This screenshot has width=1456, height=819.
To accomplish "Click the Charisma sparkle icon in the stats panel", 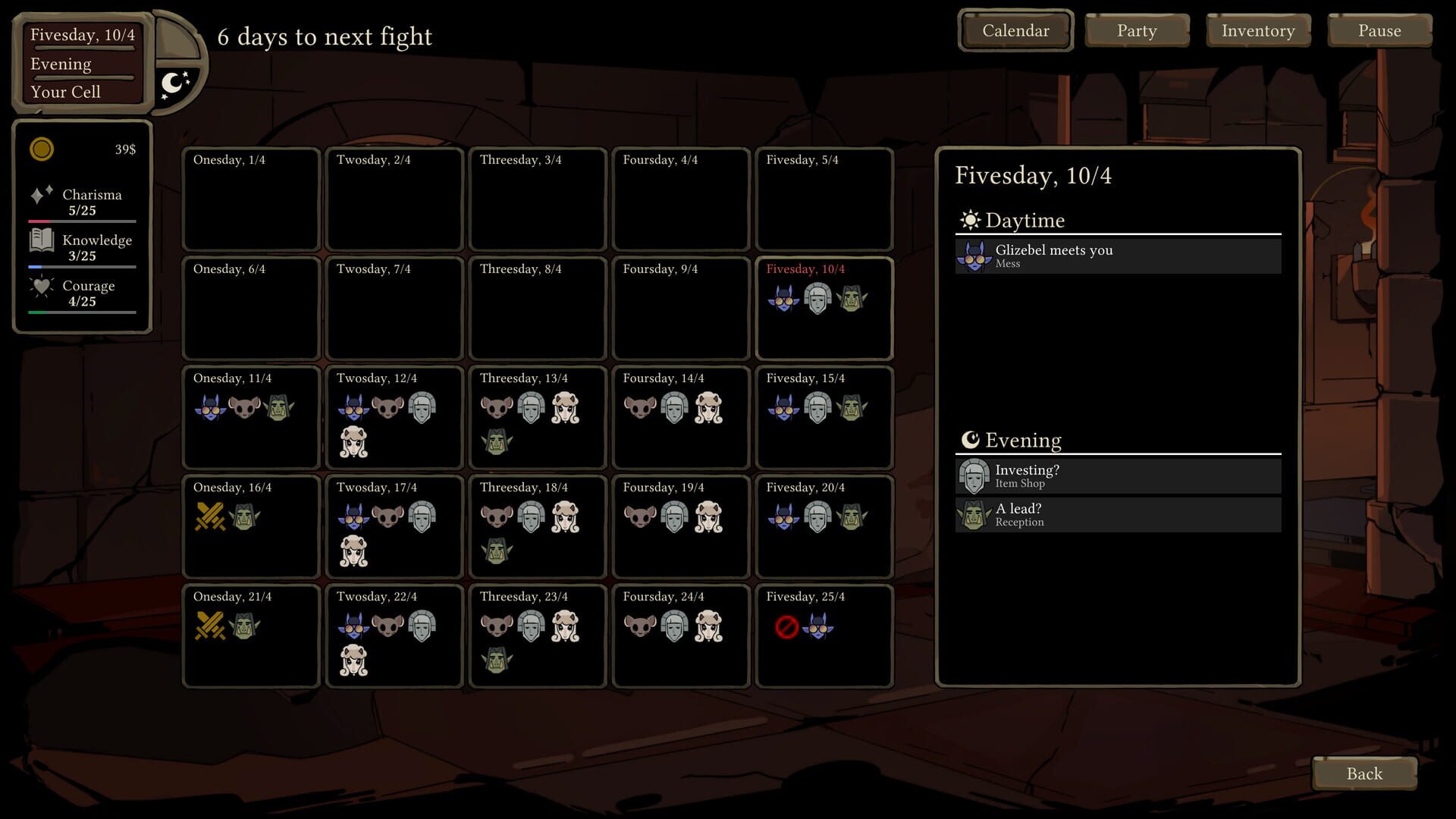I will pyautogui.click(x=40, y=194).
